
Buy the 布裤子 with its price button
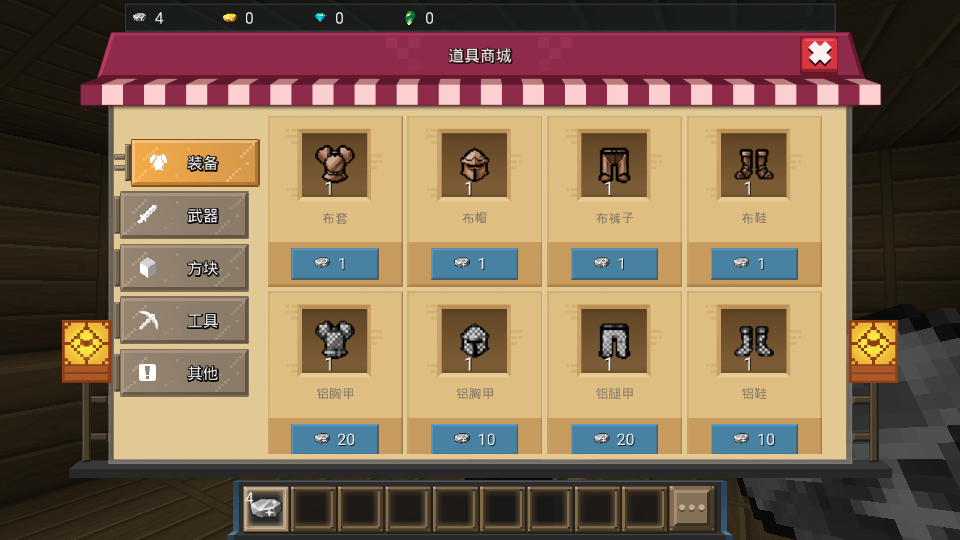click(x=614, y=264)
